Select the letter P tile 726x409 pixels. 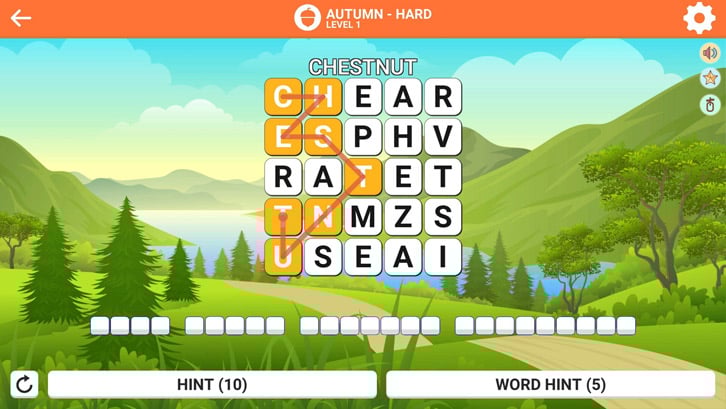click(363, 137)
